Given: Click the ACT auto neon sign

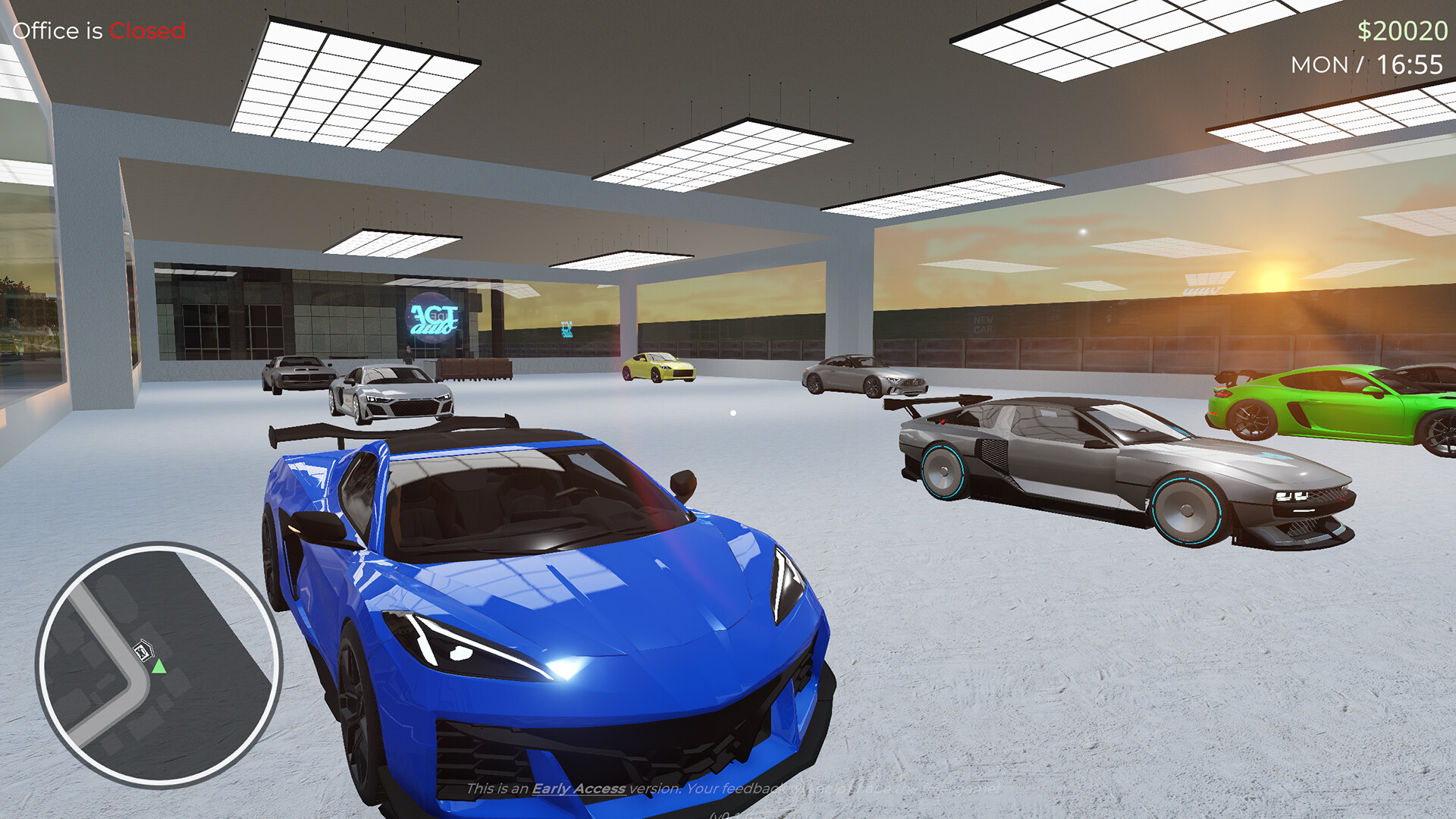Looking at the screenshot, I should point(432,315).
